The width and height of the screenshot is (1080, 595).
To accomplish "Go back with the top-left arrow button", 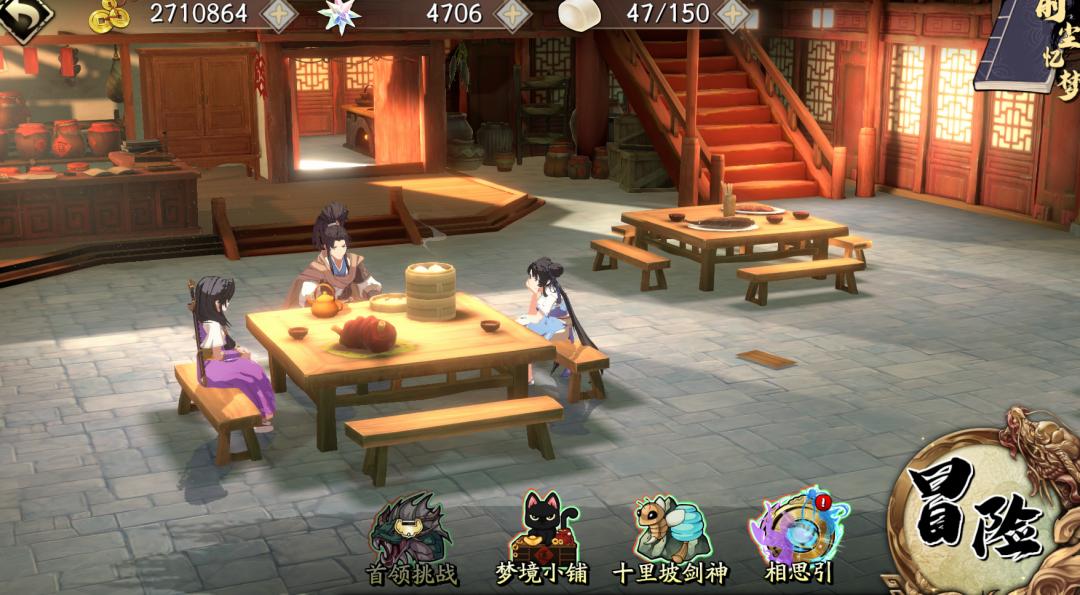I will pyautogui.click(x=22, y=17).
